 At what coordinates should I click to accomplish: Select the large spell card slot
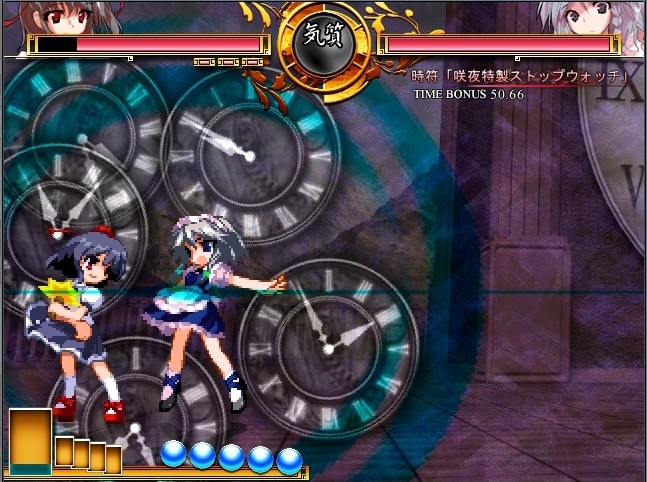30,441
